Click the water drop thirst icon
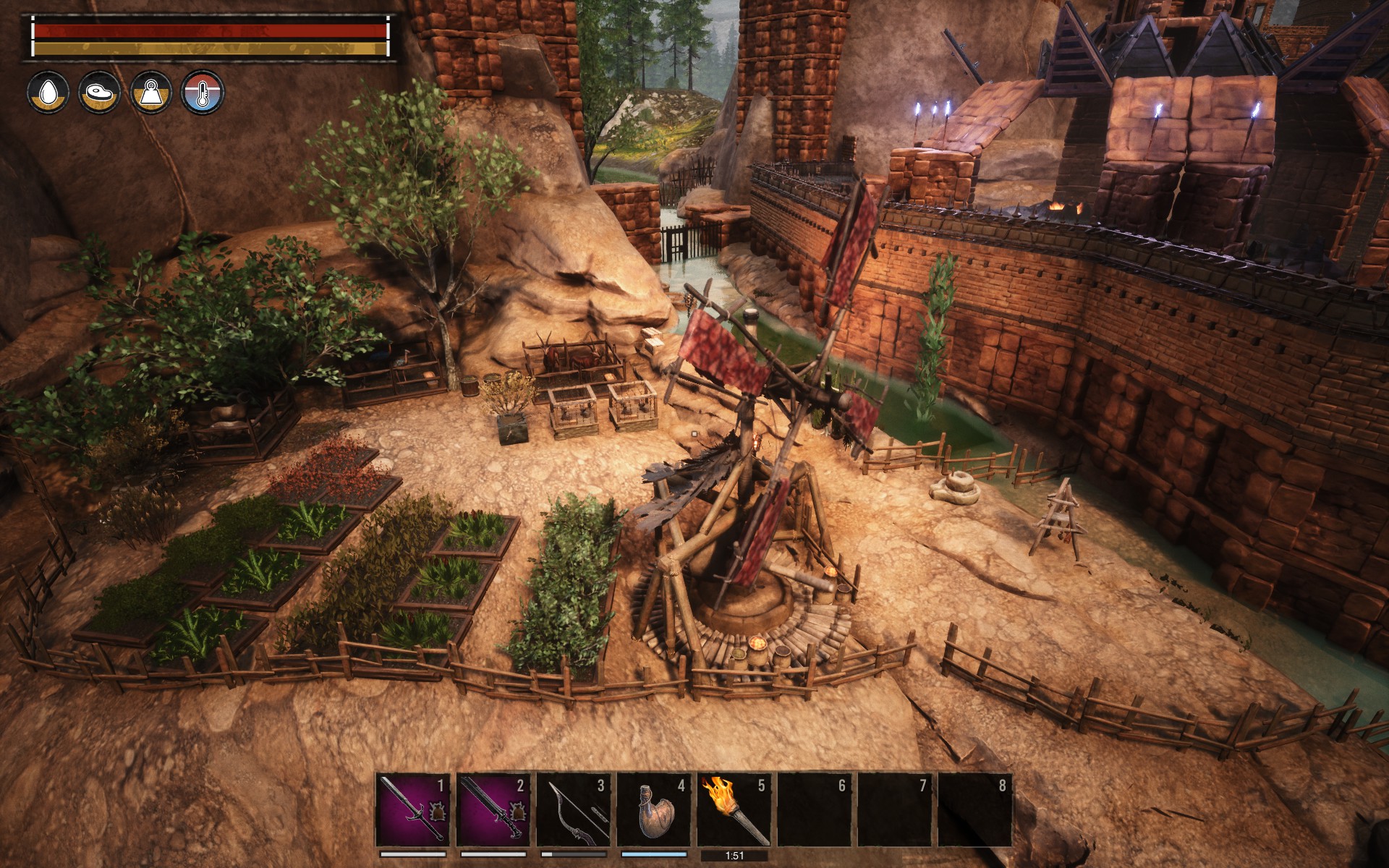This screenshot has width=1389, height=868. point(48,93)
